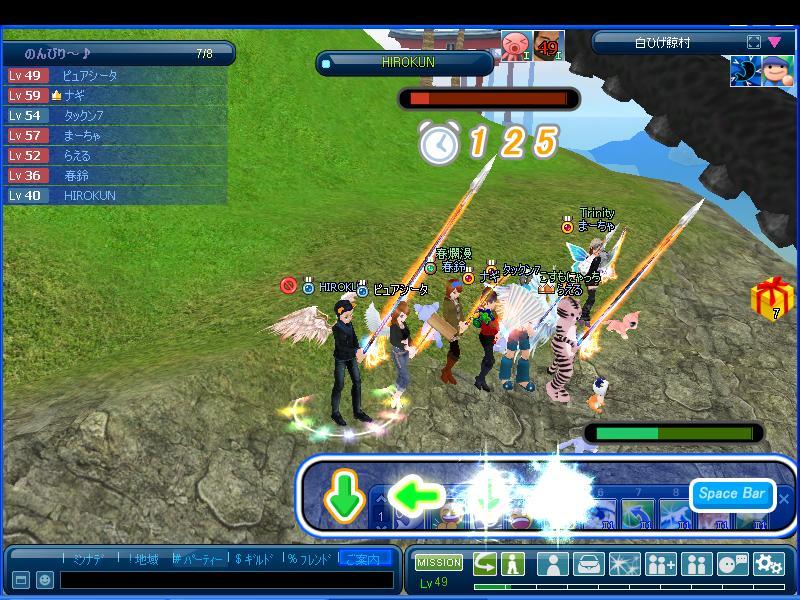This screenshot has height=600, width=800.
Task: Select the フレンド chat tab
Action: 309,559
